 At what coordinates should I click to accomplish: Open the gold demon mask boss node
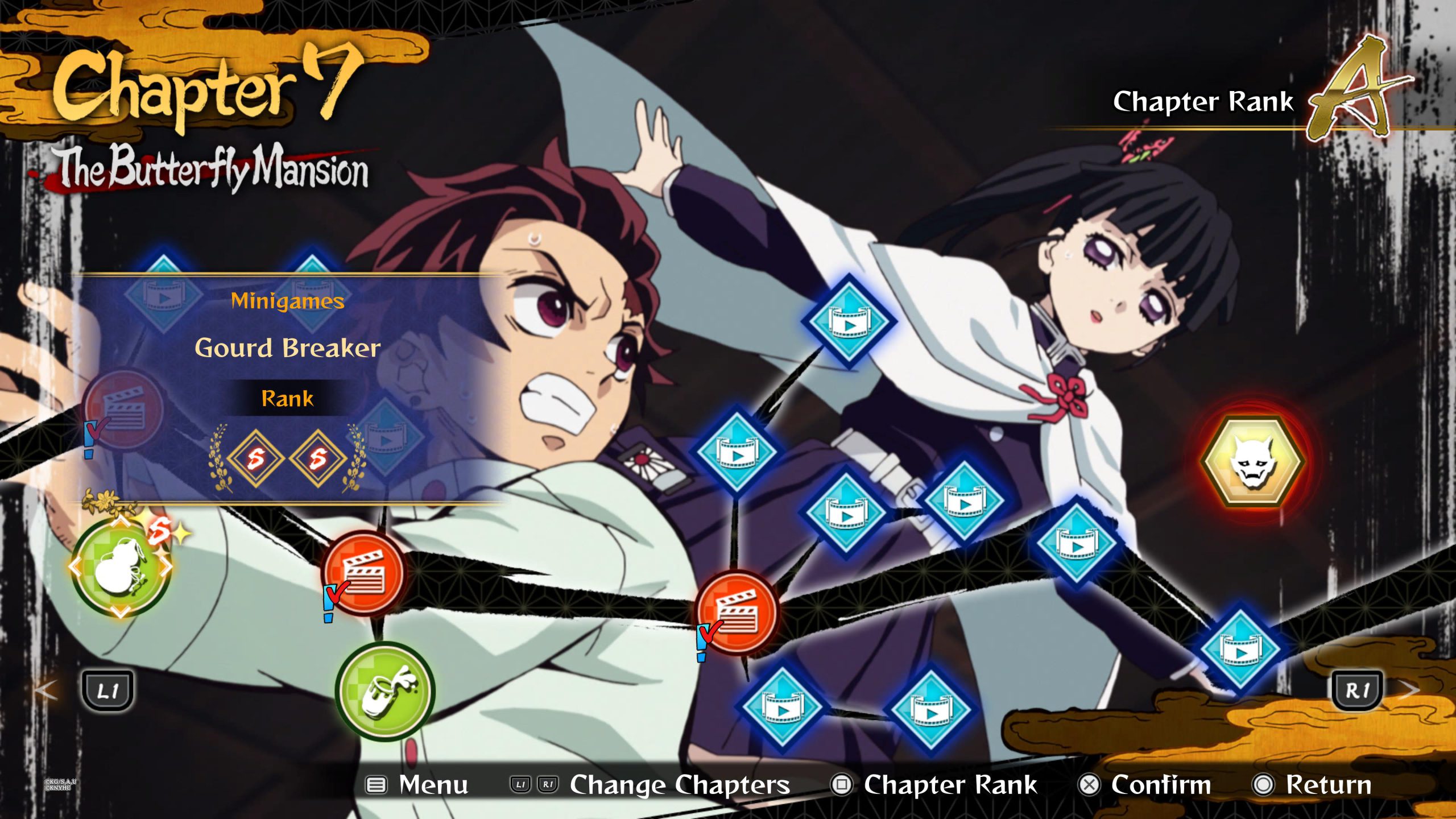1253,462
